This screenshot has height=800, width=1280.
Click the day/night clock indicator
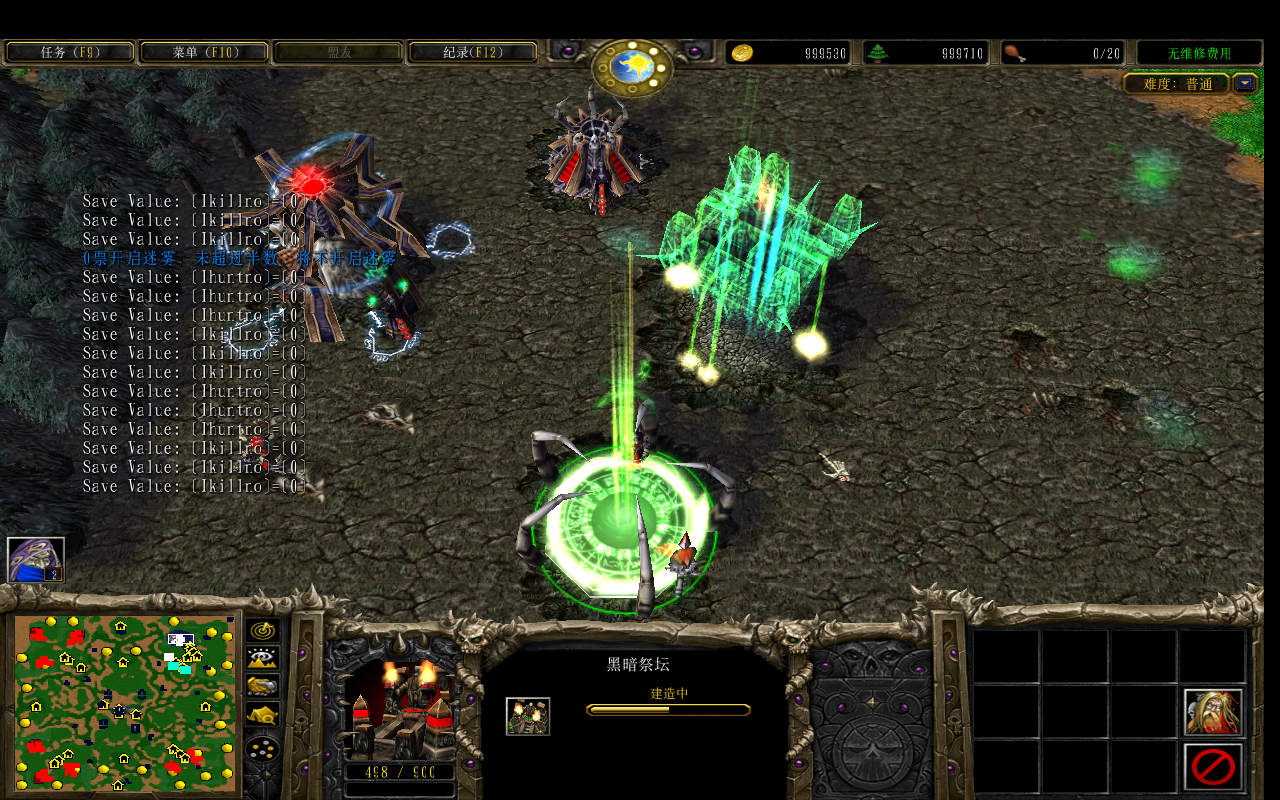(633, 68)
